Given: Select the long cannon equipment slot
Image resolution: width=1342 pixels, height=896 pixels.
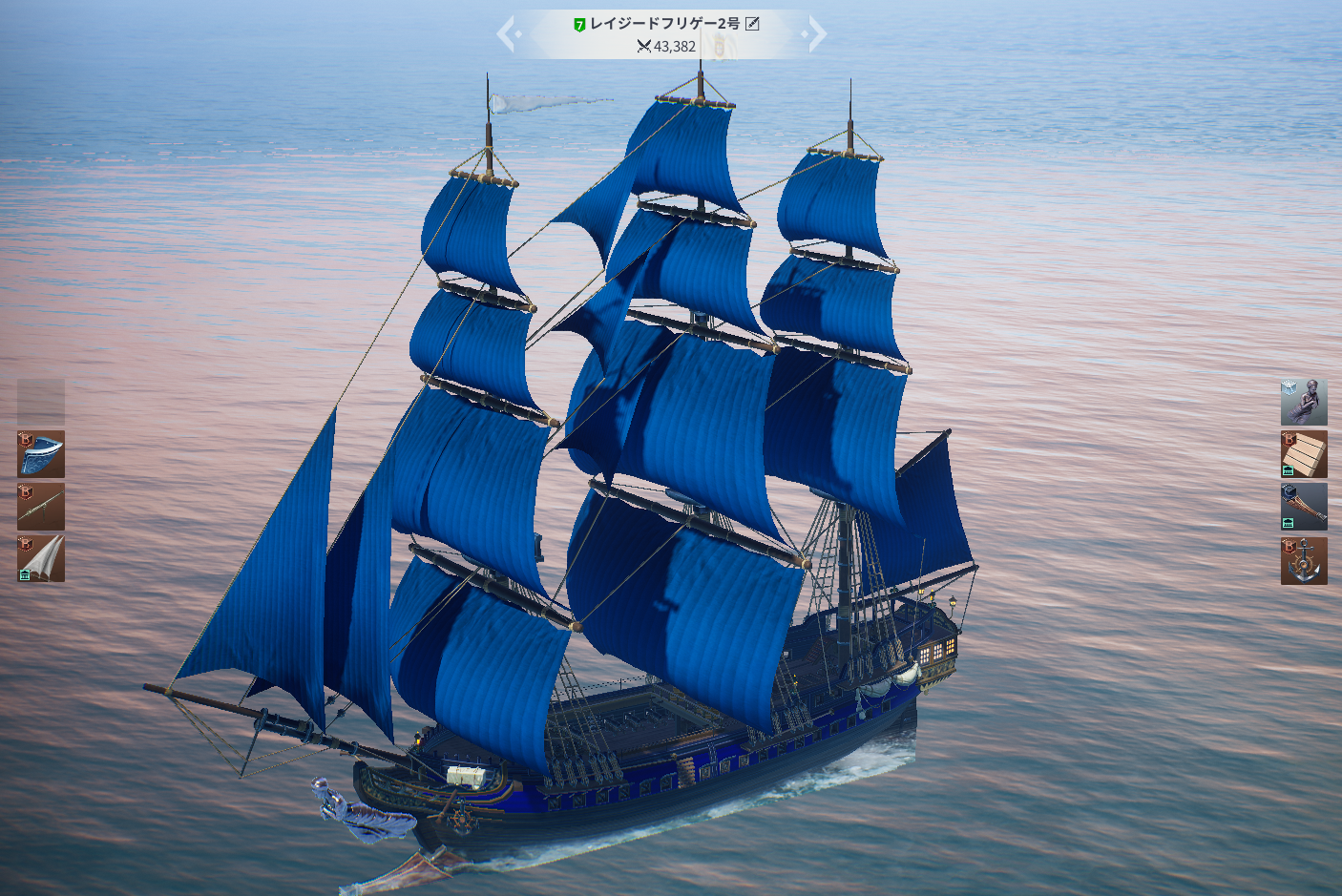Looking at the screenshot, I should click(41, 507).
